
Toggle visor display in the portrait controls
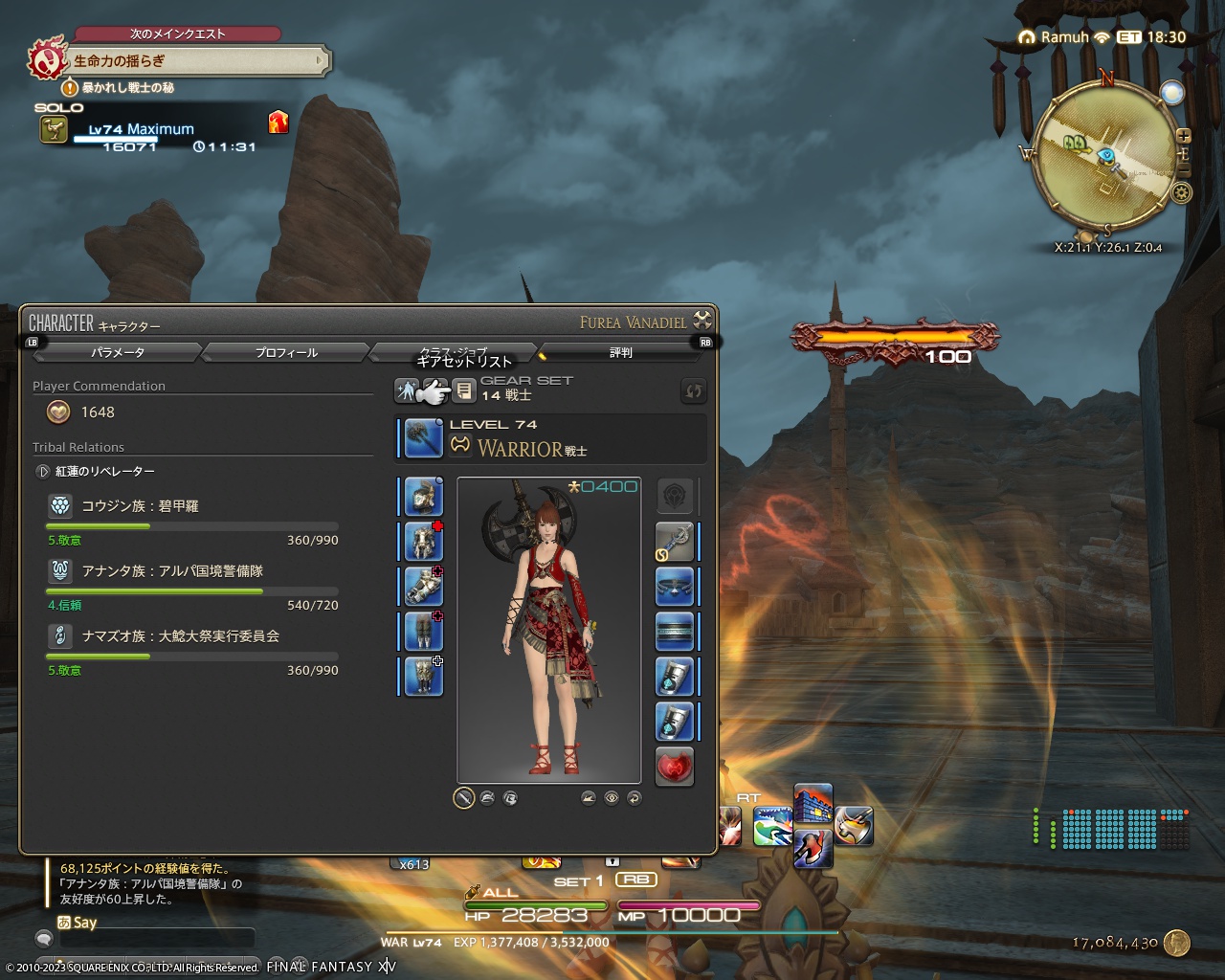(511, 798)
